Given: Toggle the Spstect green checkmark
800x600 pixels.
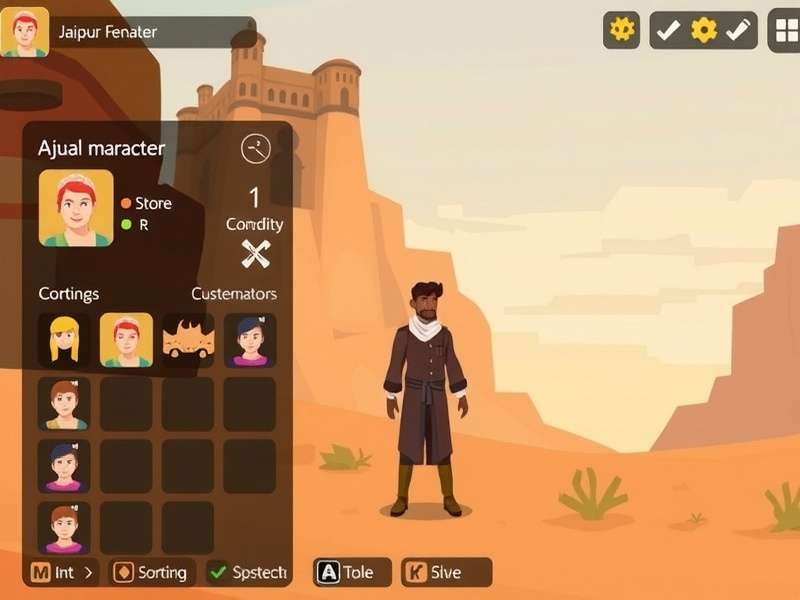Looking at the screenshot, I should pyautogui.click(x=248, y=572).
